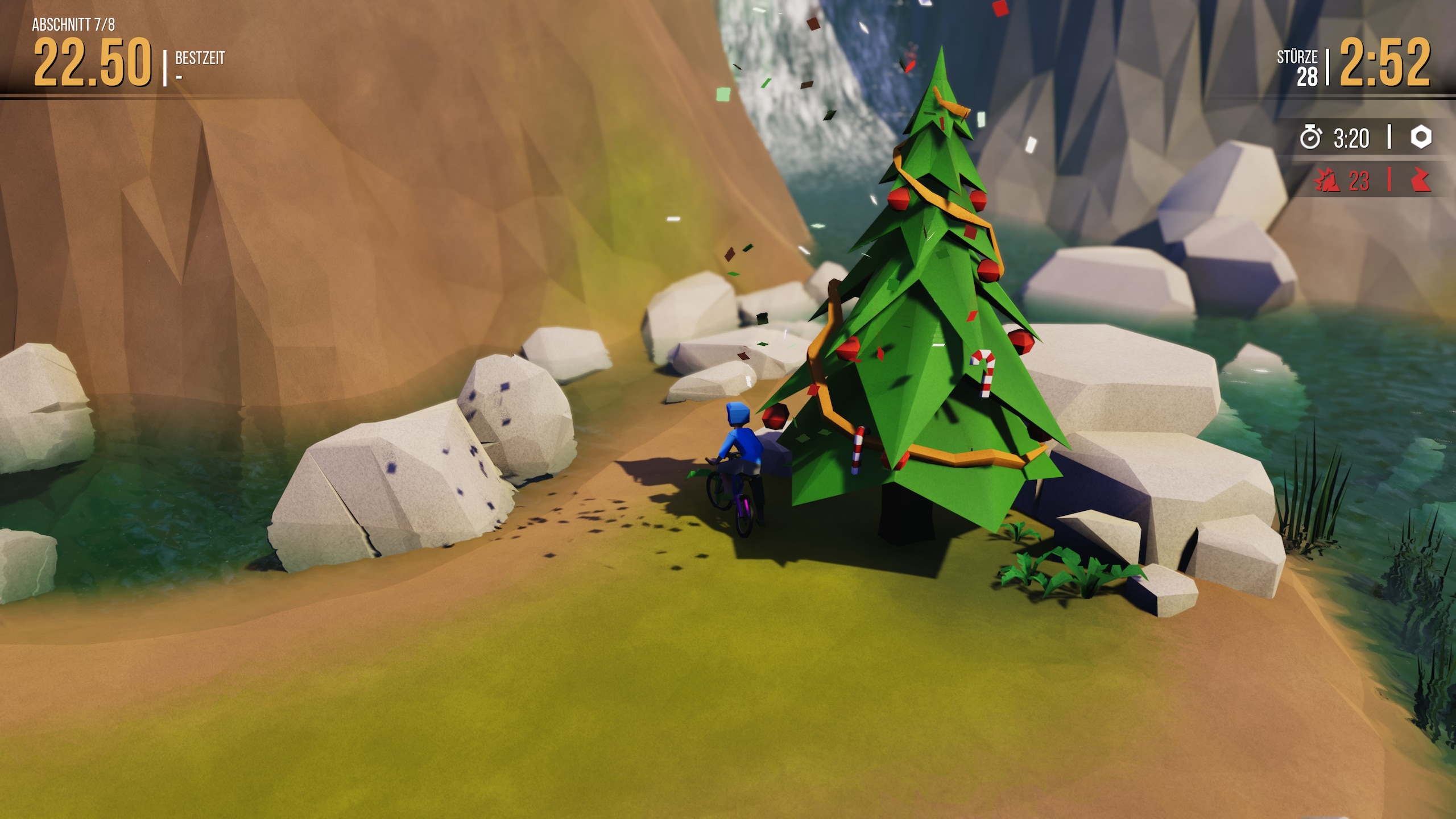Toggle the BESTZEIT display
The width and height of the screenshot is (1456, 819).
[199, 57]
